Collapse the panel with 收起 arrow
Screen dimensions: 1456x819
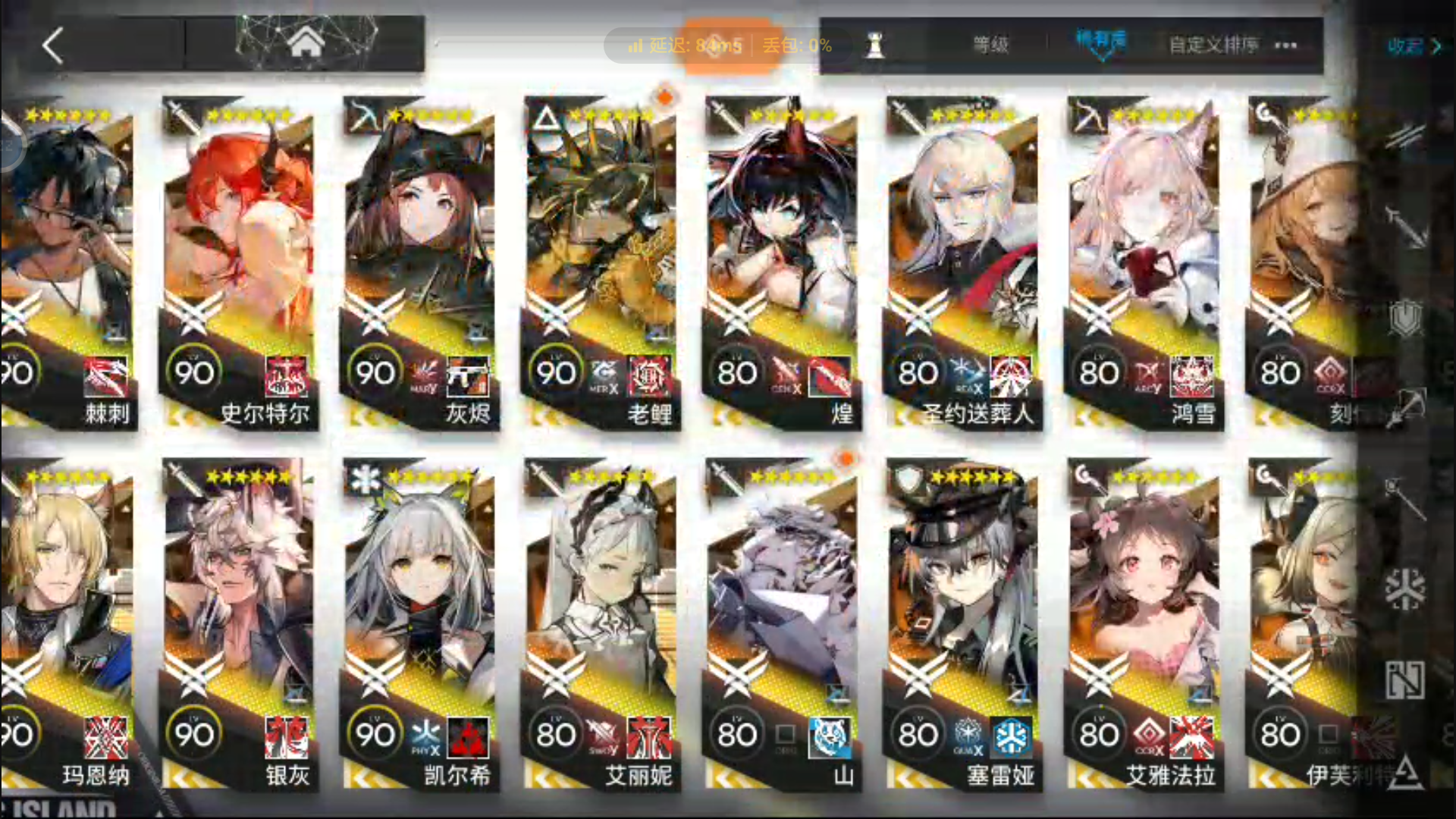coord(1437,47)
